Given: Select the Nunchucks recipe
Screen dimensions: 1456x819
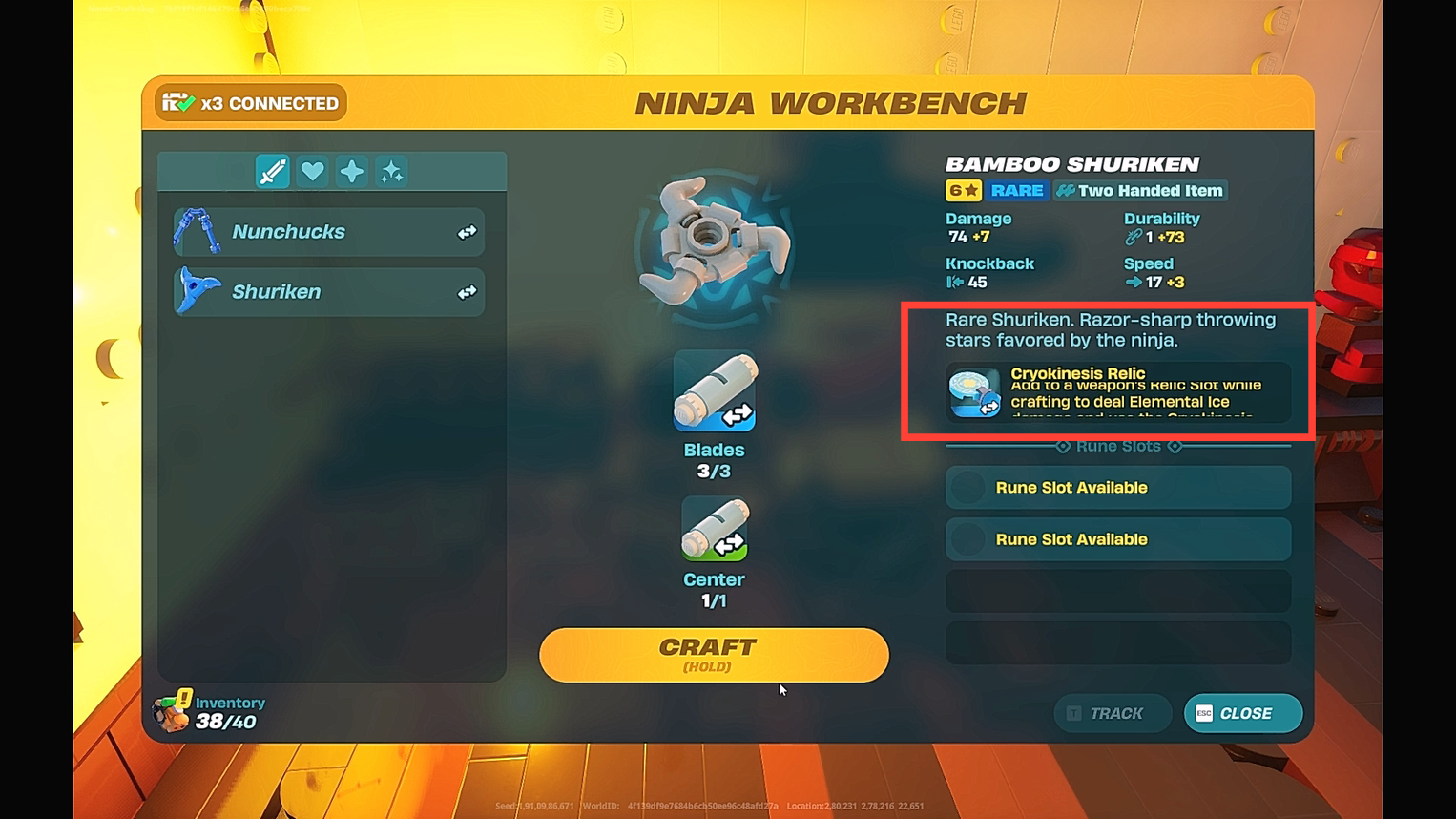Looking at the screenshot, I should pos(328,232).
